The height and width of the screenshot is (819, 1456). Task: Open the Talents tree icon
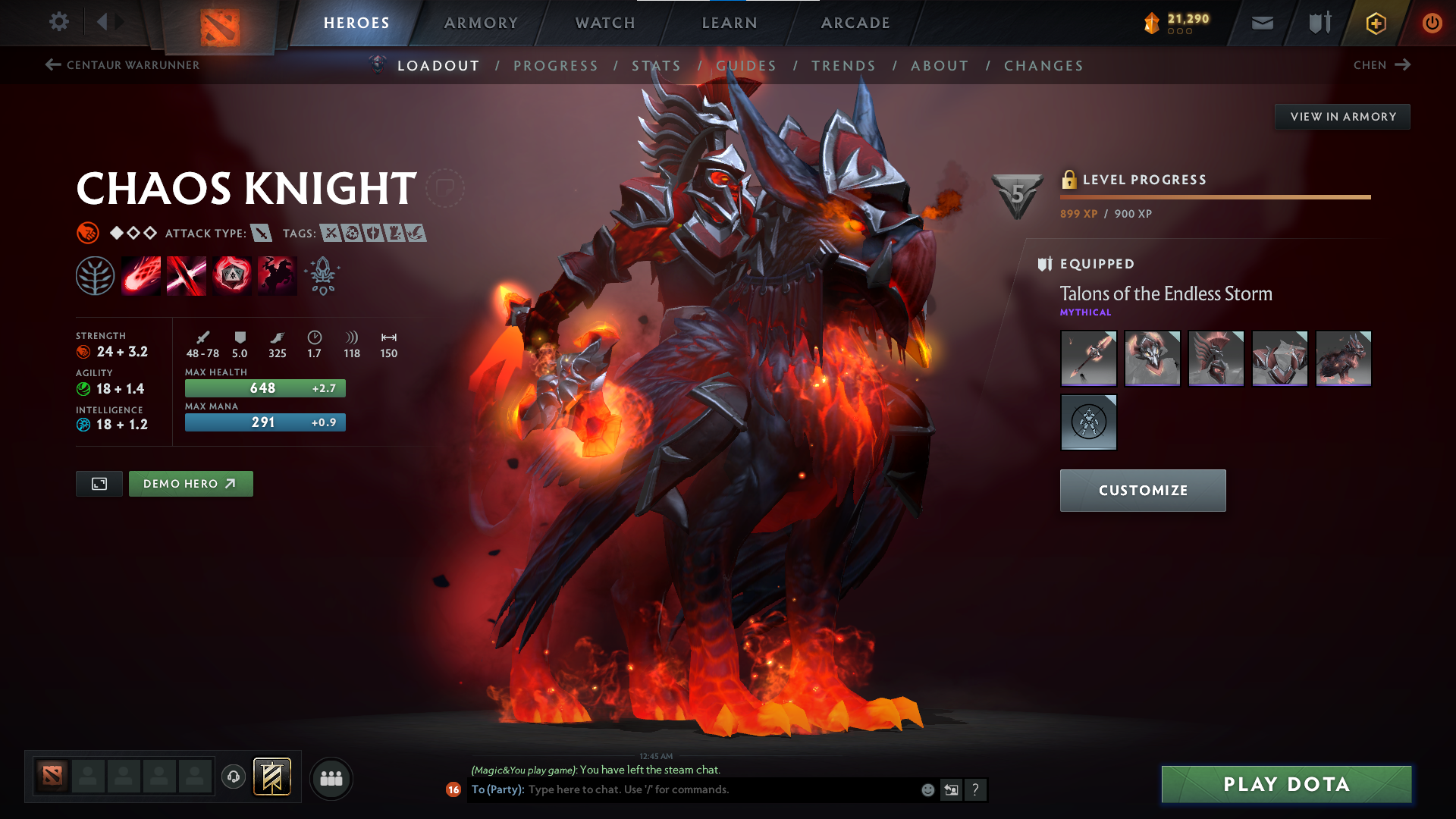[x=95, y=275]
